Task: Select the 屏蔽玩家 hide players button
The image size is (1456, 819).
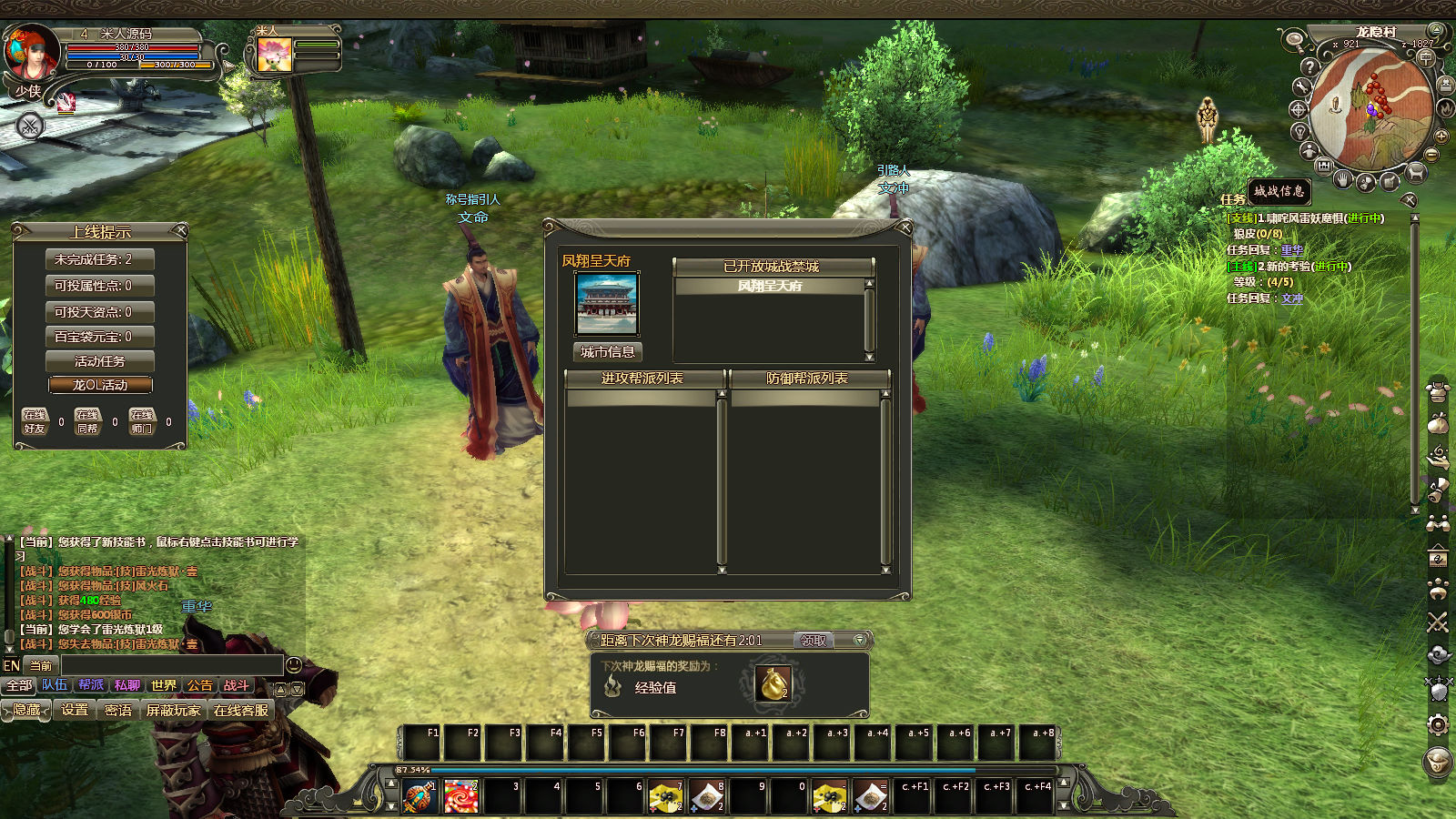Action: pyautogui.click(x=173, y=710)
